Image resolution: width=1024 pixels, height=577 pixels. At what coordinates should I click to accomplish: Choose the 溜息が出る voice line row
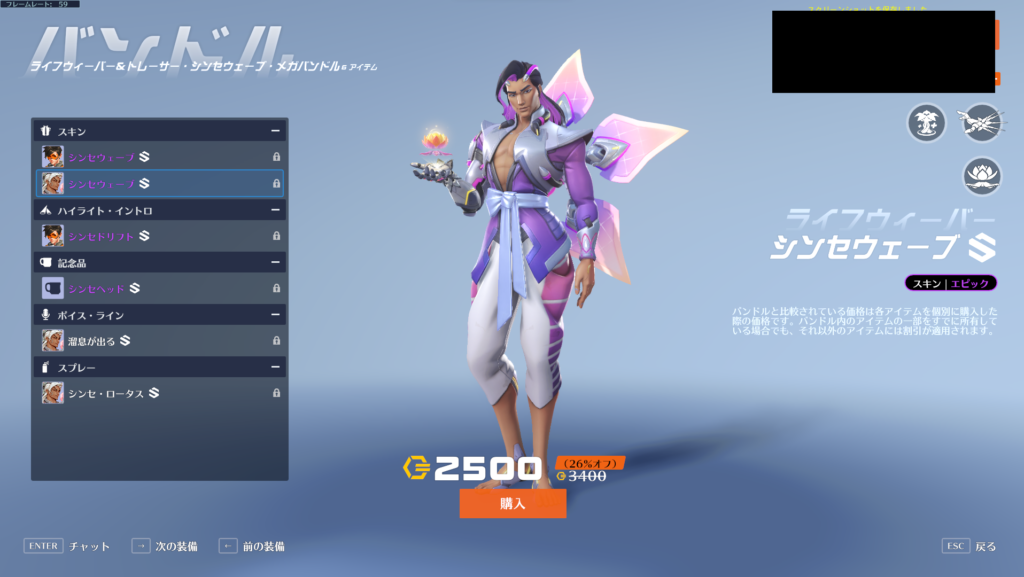pos(160,341)
